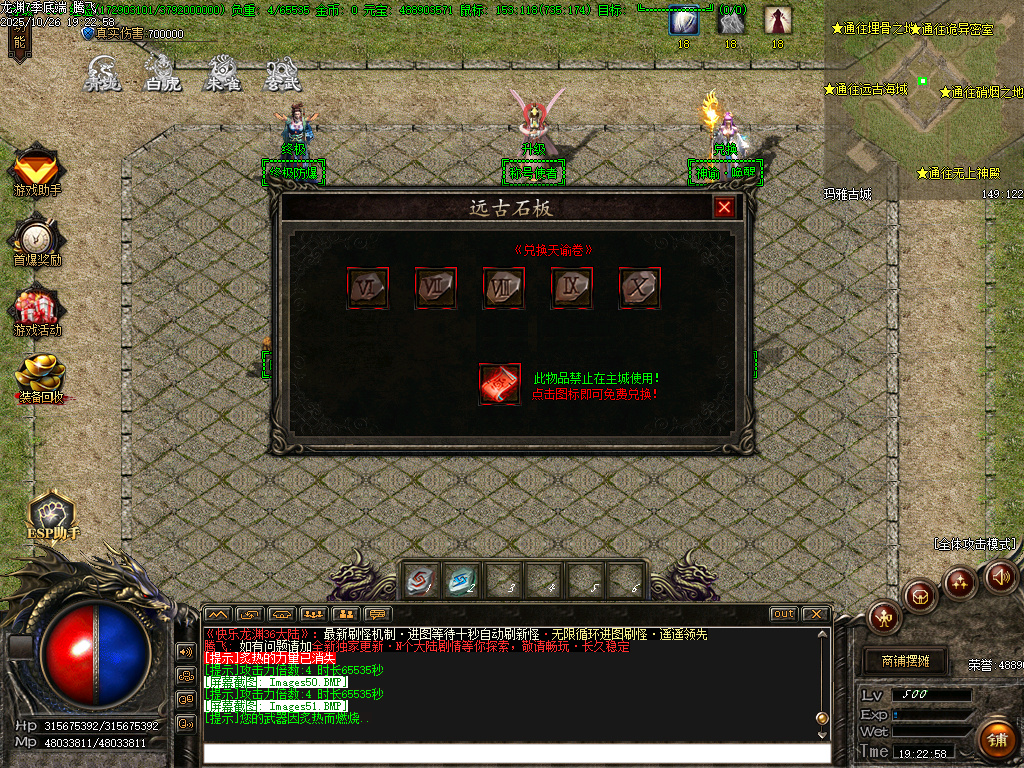Open the 装备回收 equipment recycle
The image size is (1024, 768).
(40, 377)
